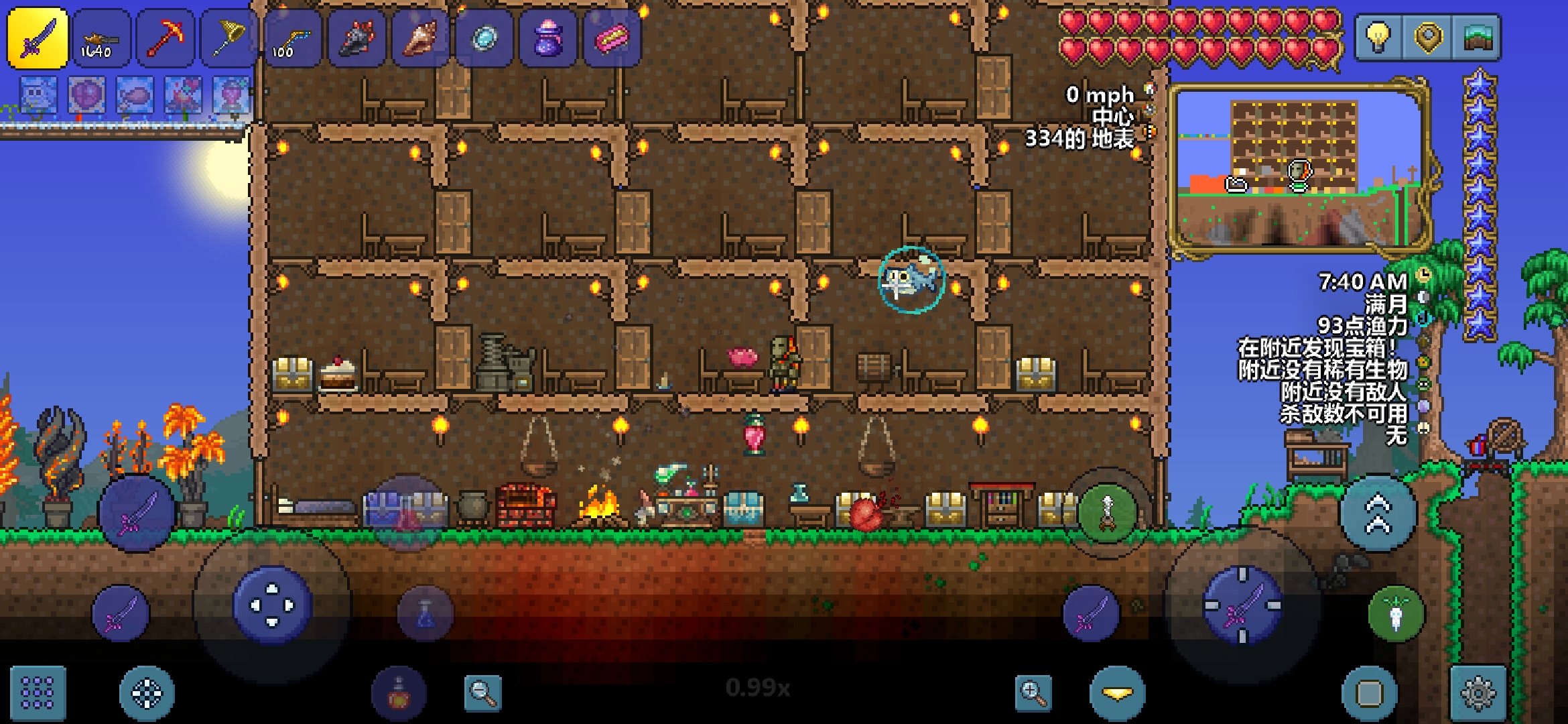Toggle the lightbulb icon button
1568x724 pixels.
click(1378, 37)
